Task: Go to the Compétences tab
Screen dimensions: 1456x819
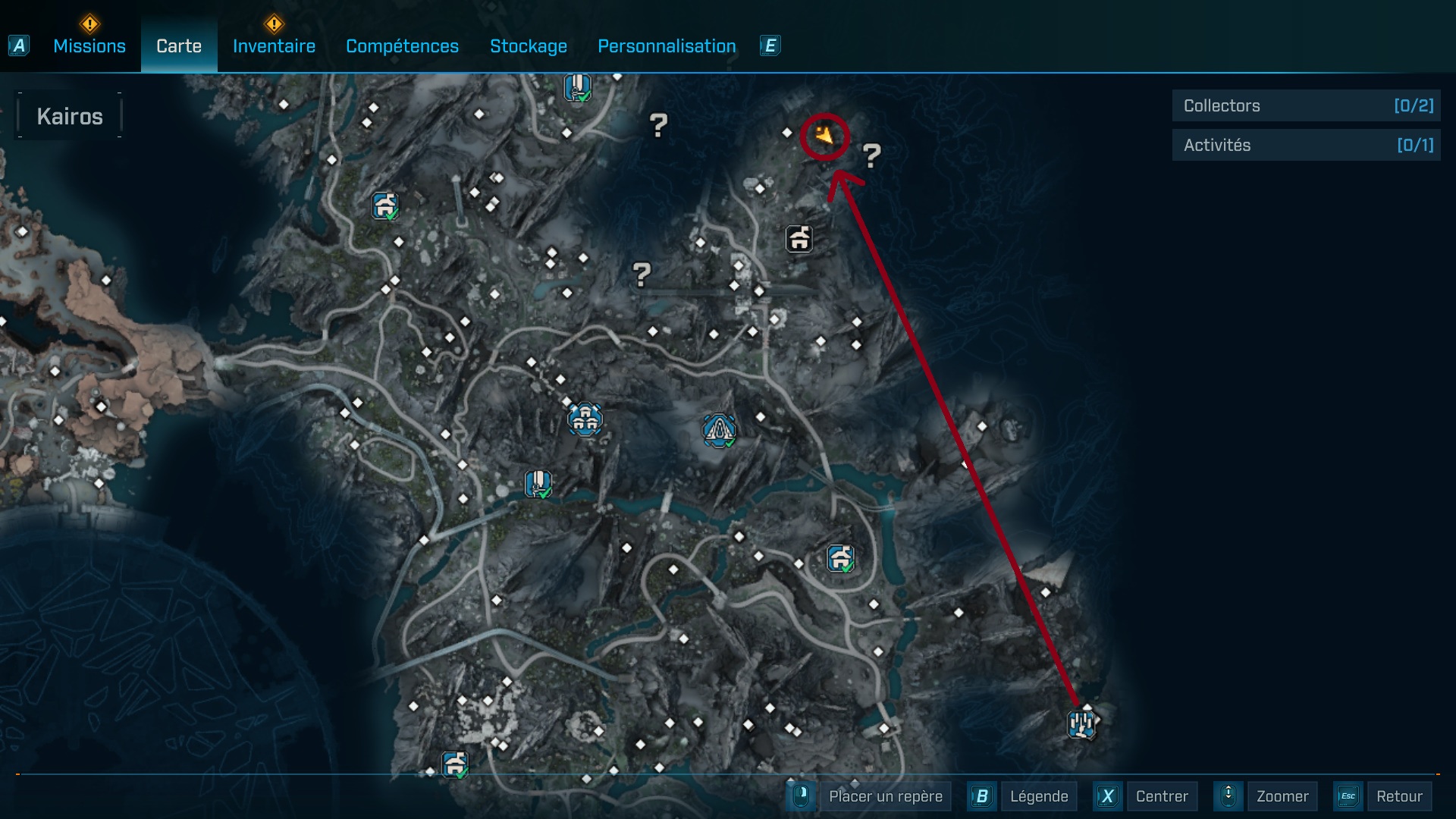Action: click(402, 46)
